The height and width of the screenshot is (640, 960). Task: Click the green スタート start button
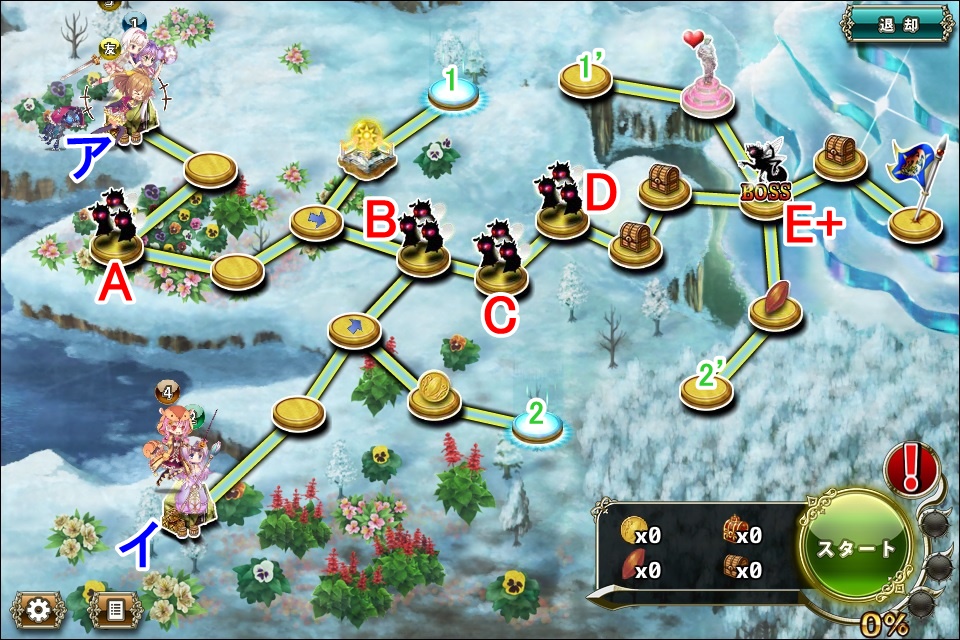point(855,548)
